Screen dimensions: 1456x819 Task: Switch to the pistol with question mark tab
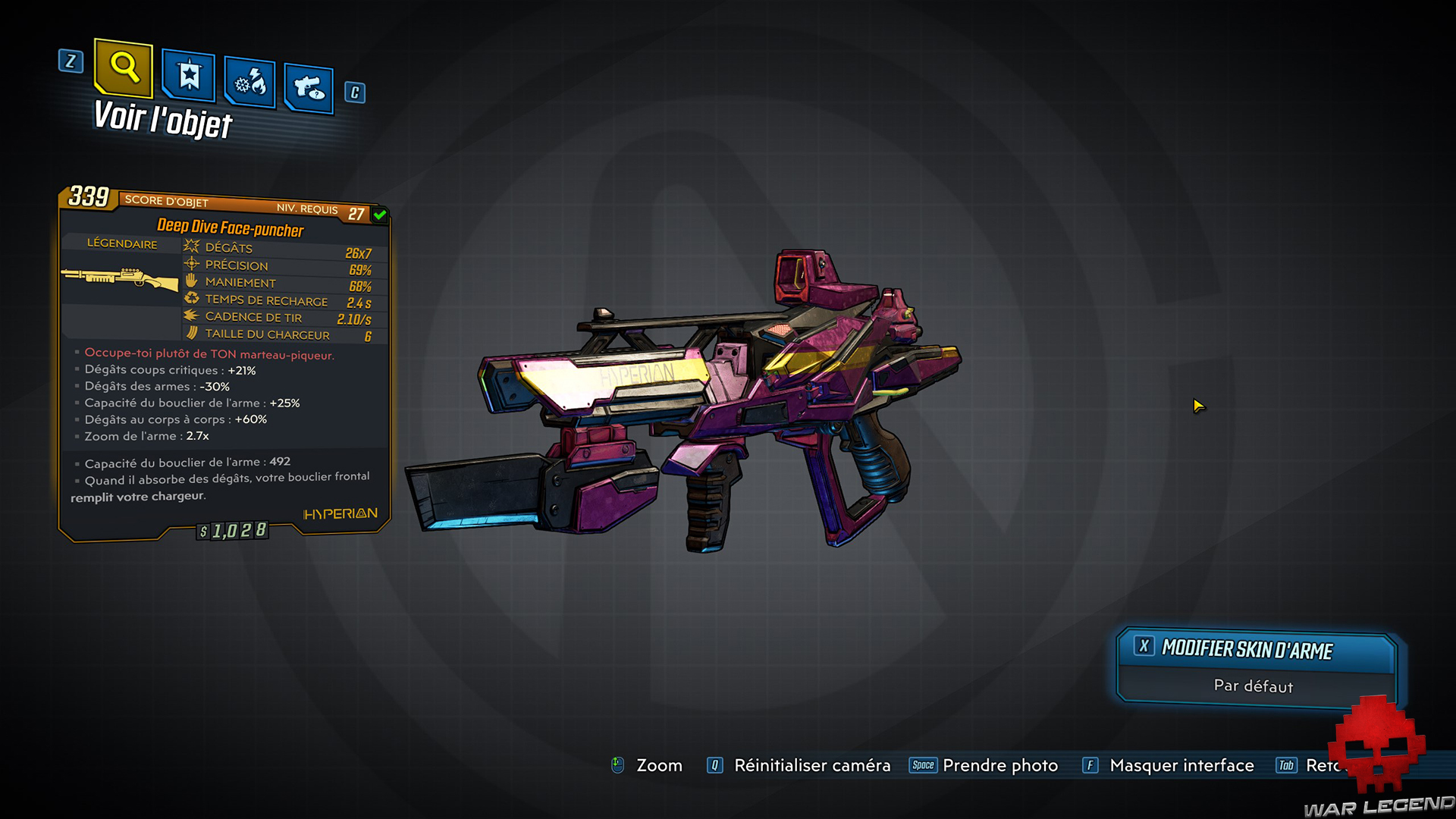[x=309, y=89]
